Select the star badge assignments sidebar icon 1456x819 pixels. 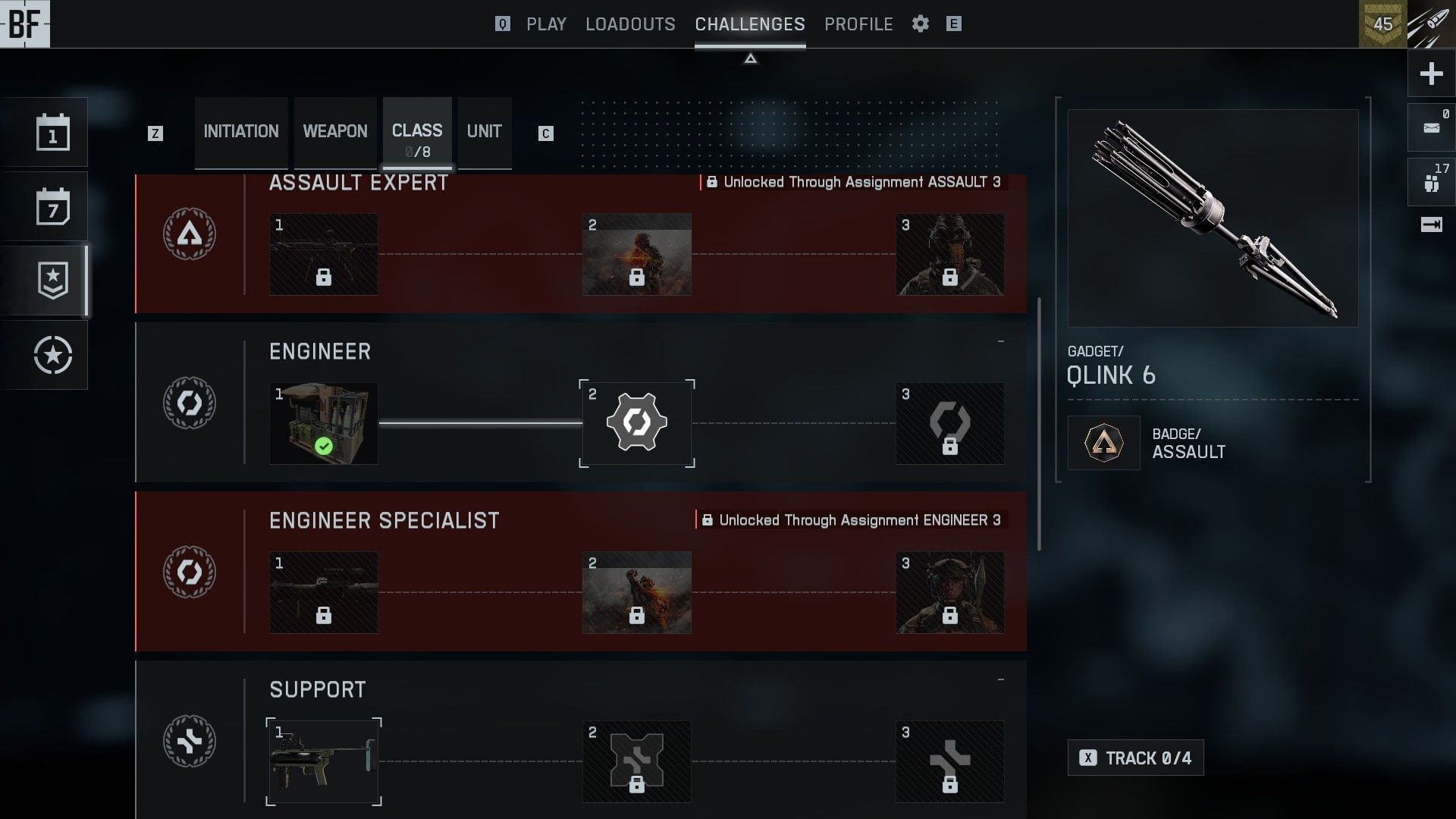point(53,281)
